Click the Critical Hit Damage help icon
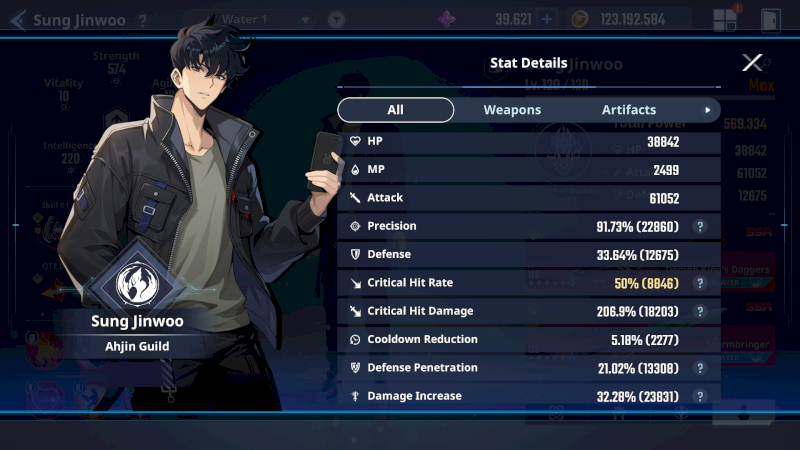The image size is (800, 450). click(702, 311)
